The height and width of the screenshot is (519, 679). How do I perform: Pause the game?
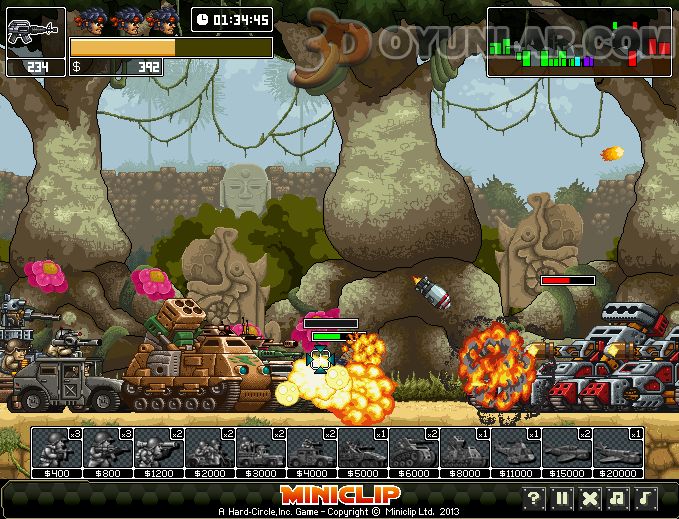tap(563, 498)
